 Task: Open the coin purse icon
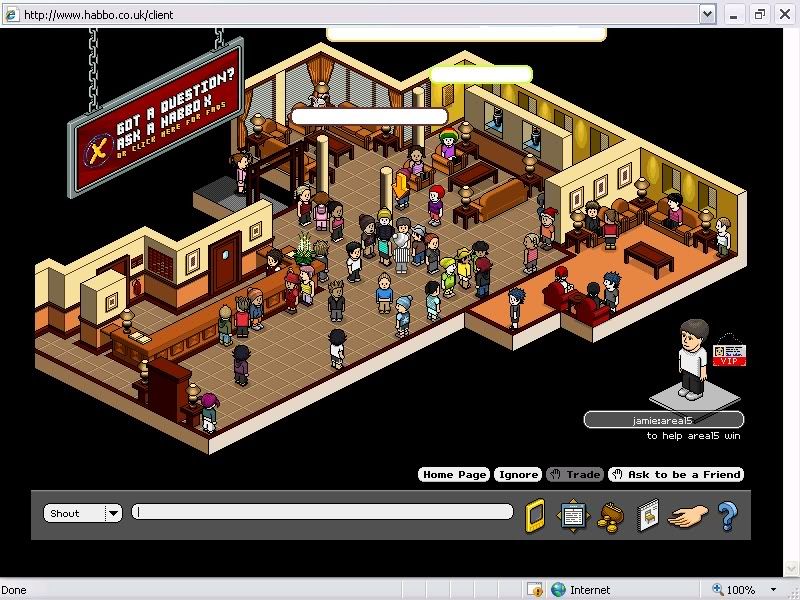609,517
